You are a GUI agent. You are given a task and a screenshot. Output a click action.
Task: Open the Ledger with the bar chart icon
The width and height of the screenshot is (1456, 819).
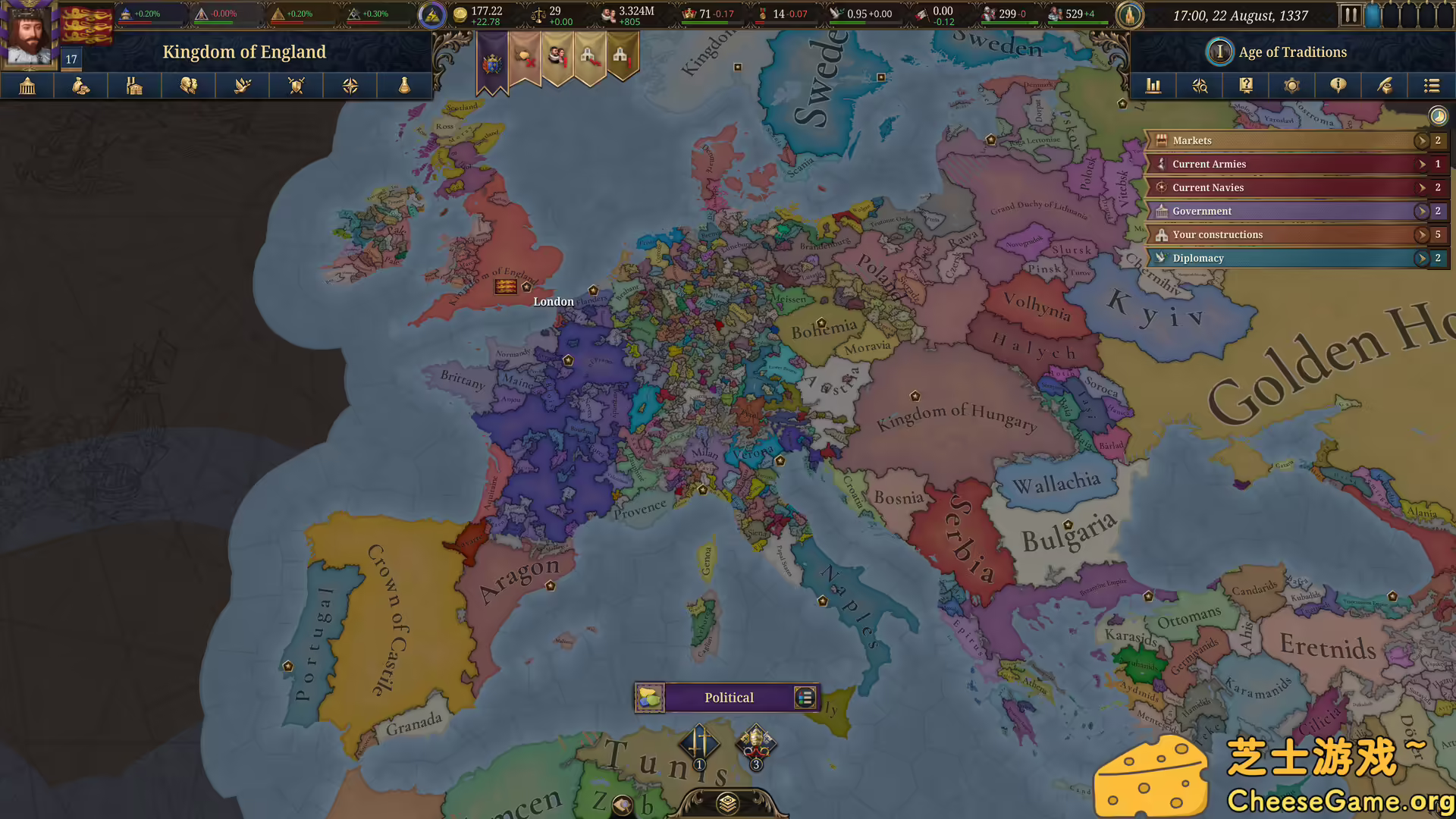(1153, 86)
